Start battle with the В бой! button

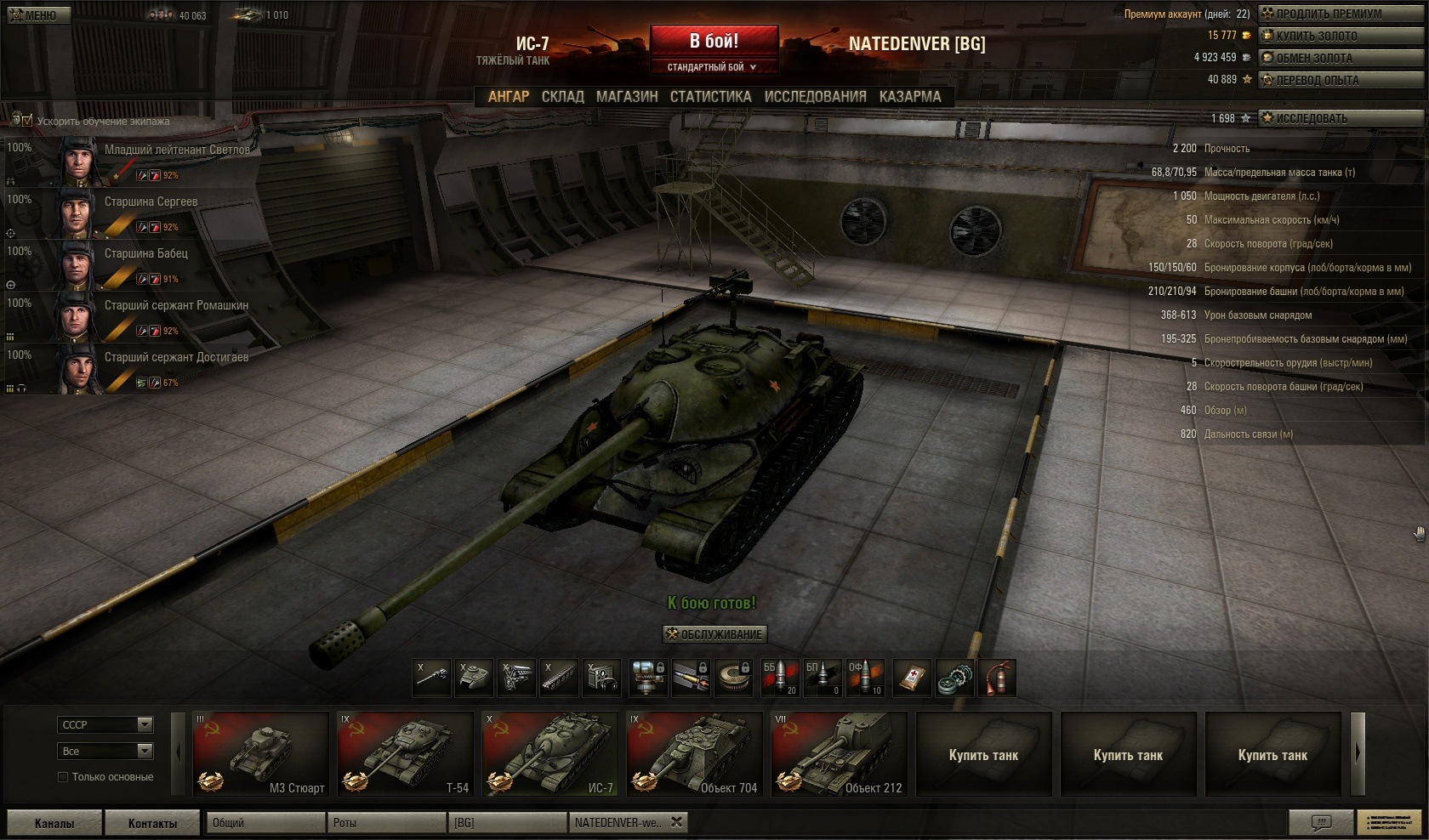(x=714, y=41)
